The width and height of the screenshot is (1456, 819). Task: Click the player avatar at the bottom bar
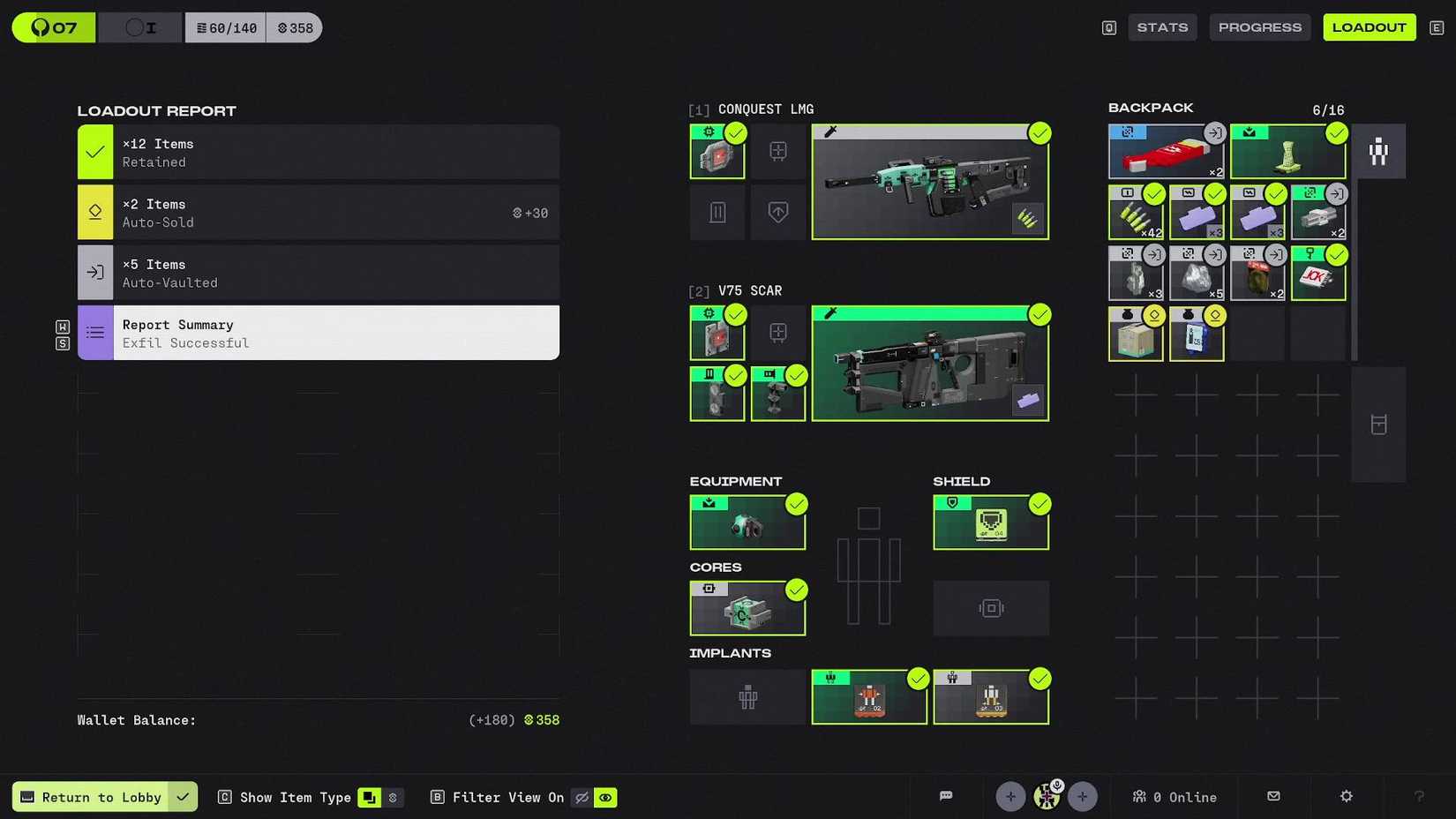tap(1047, 796)
